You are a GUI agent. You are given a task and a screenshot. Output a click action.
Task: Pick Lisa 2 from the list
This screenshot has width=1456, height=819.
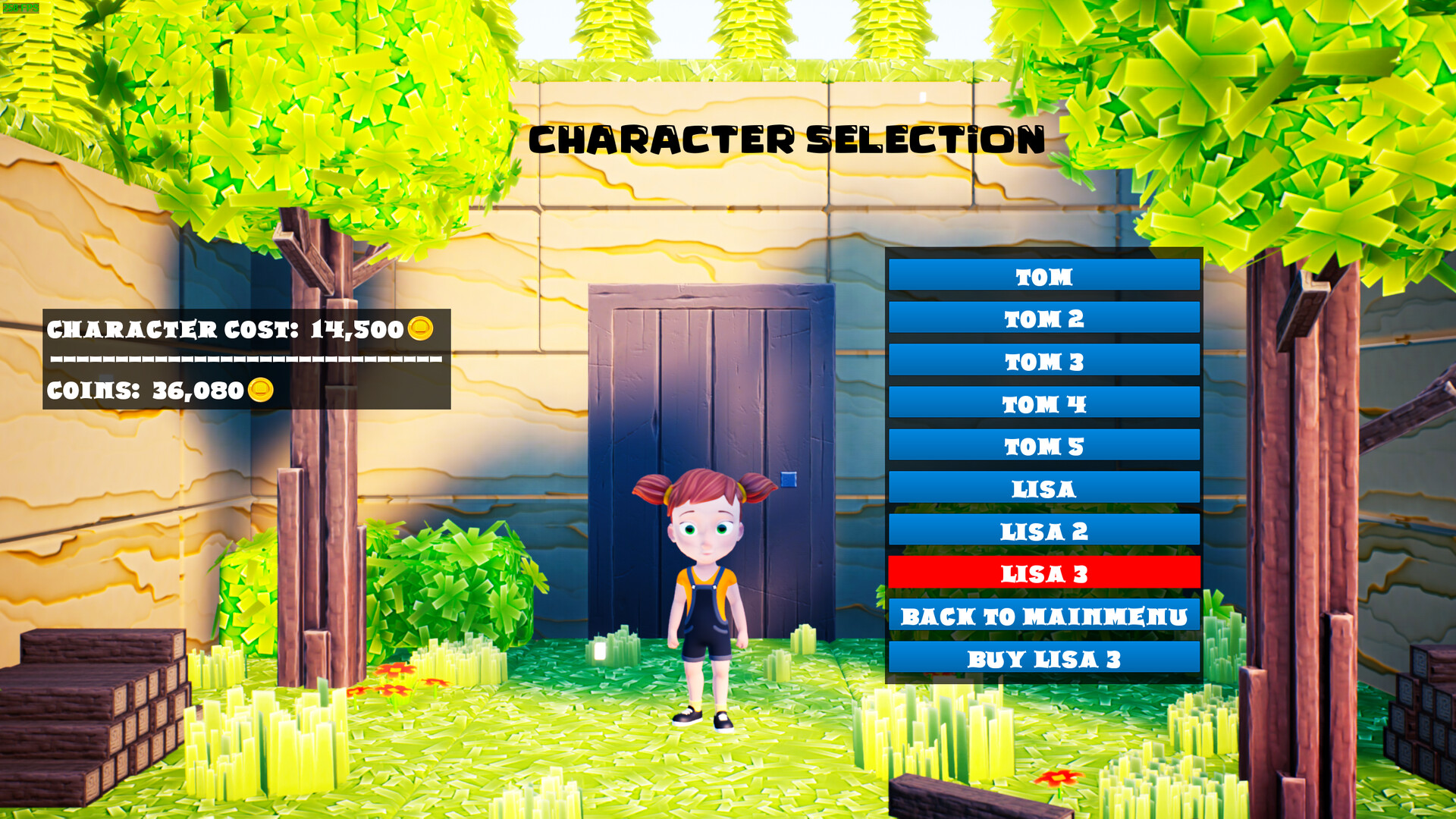click(x=1043, y=531)
